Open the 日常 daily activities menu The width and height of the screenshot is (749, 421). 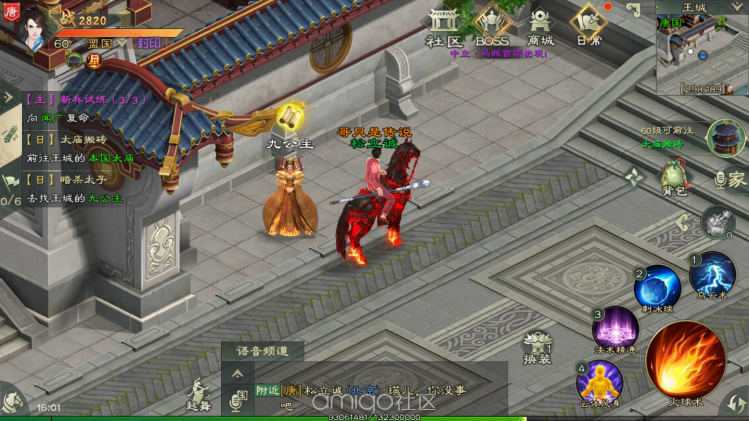[x=588, y=27]
